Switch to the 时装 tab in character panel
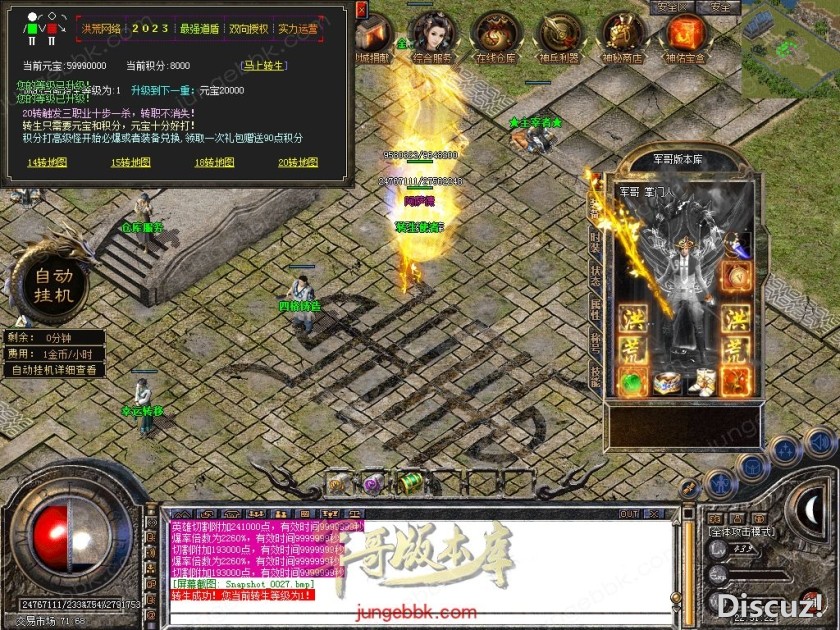This screenshot has width=840, height=630. coord(596,242)
